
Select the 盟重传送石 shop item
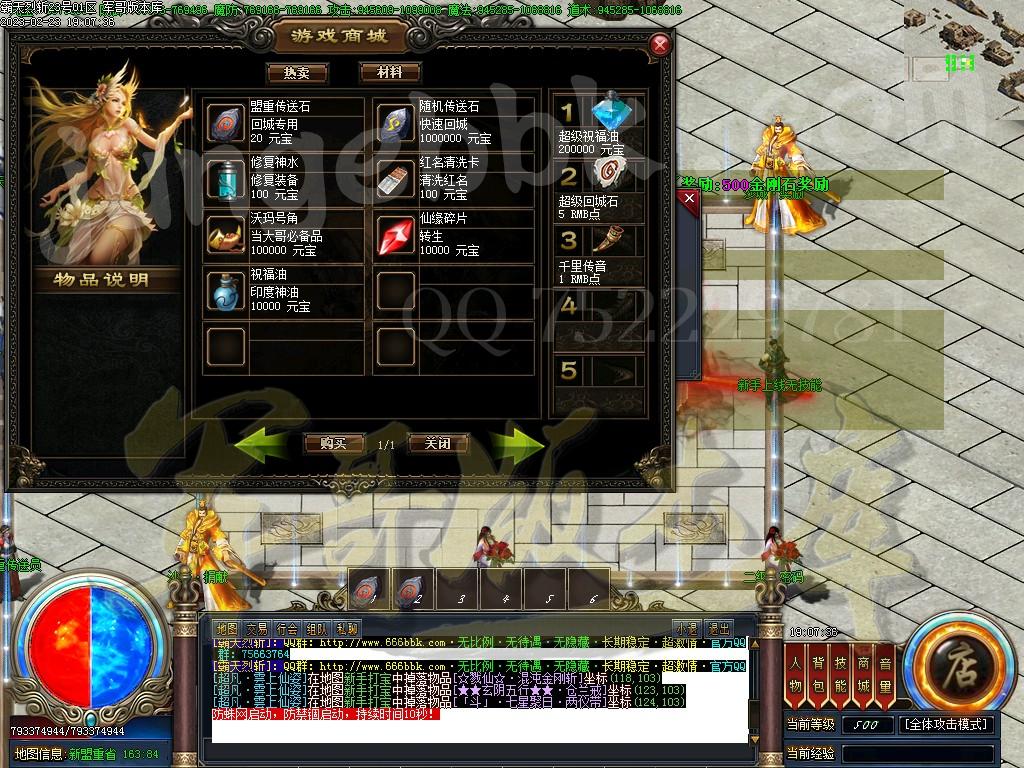[226, 122]
